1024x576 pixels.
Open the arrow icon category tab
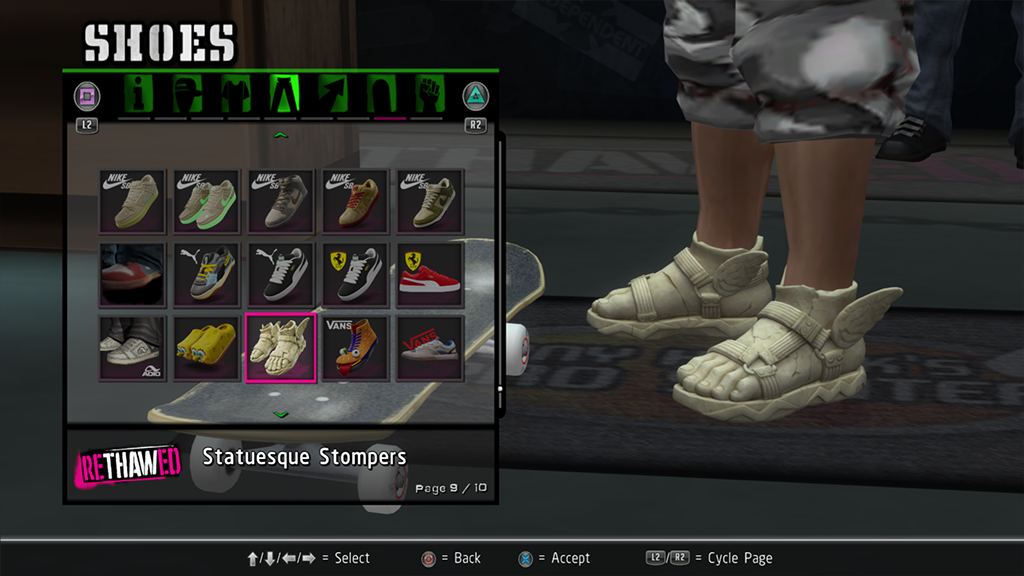tap(333, 96)
